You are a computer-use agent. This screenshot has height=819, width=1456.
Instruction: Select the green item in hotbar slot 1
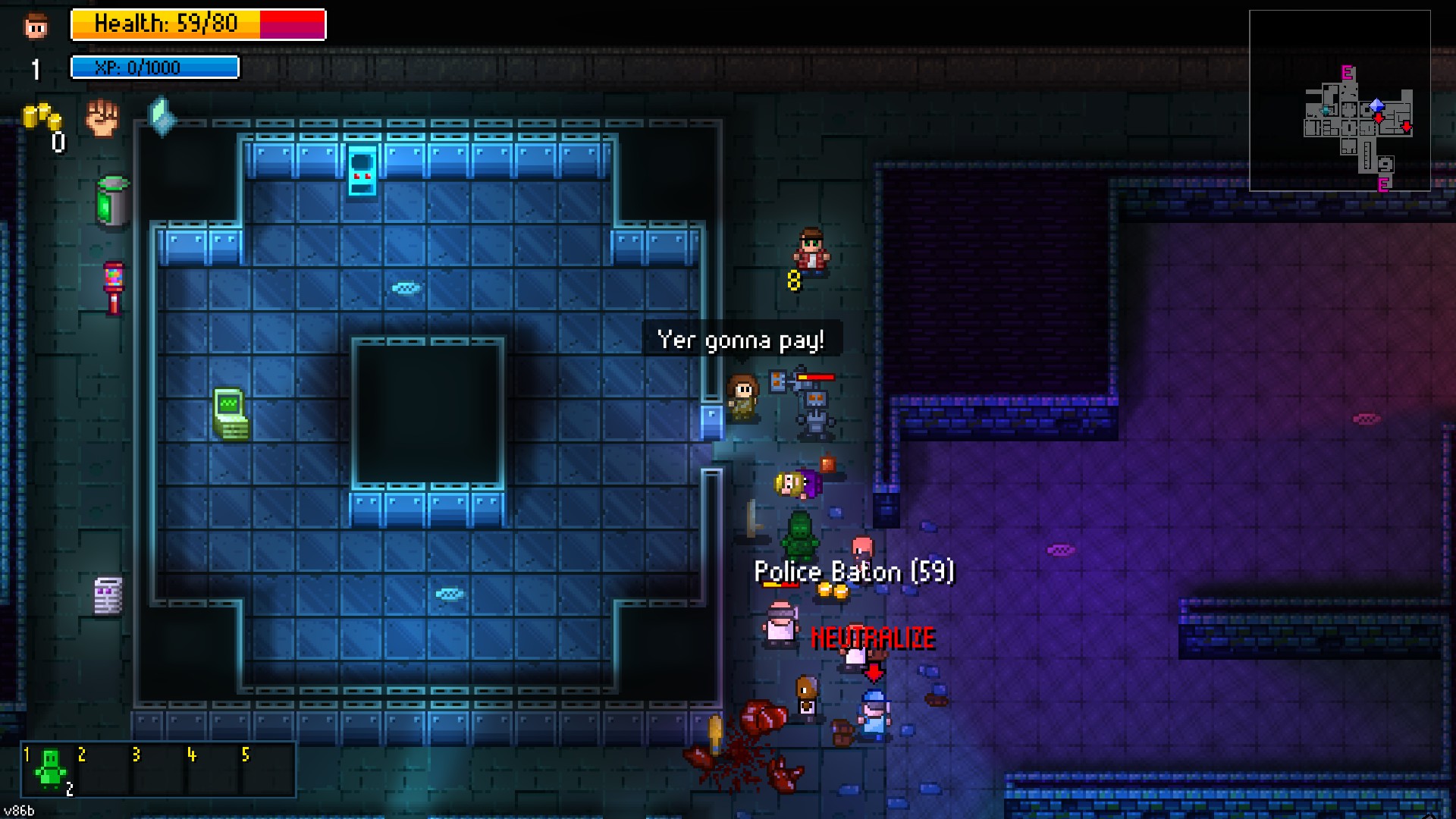[x=51, y=769]
